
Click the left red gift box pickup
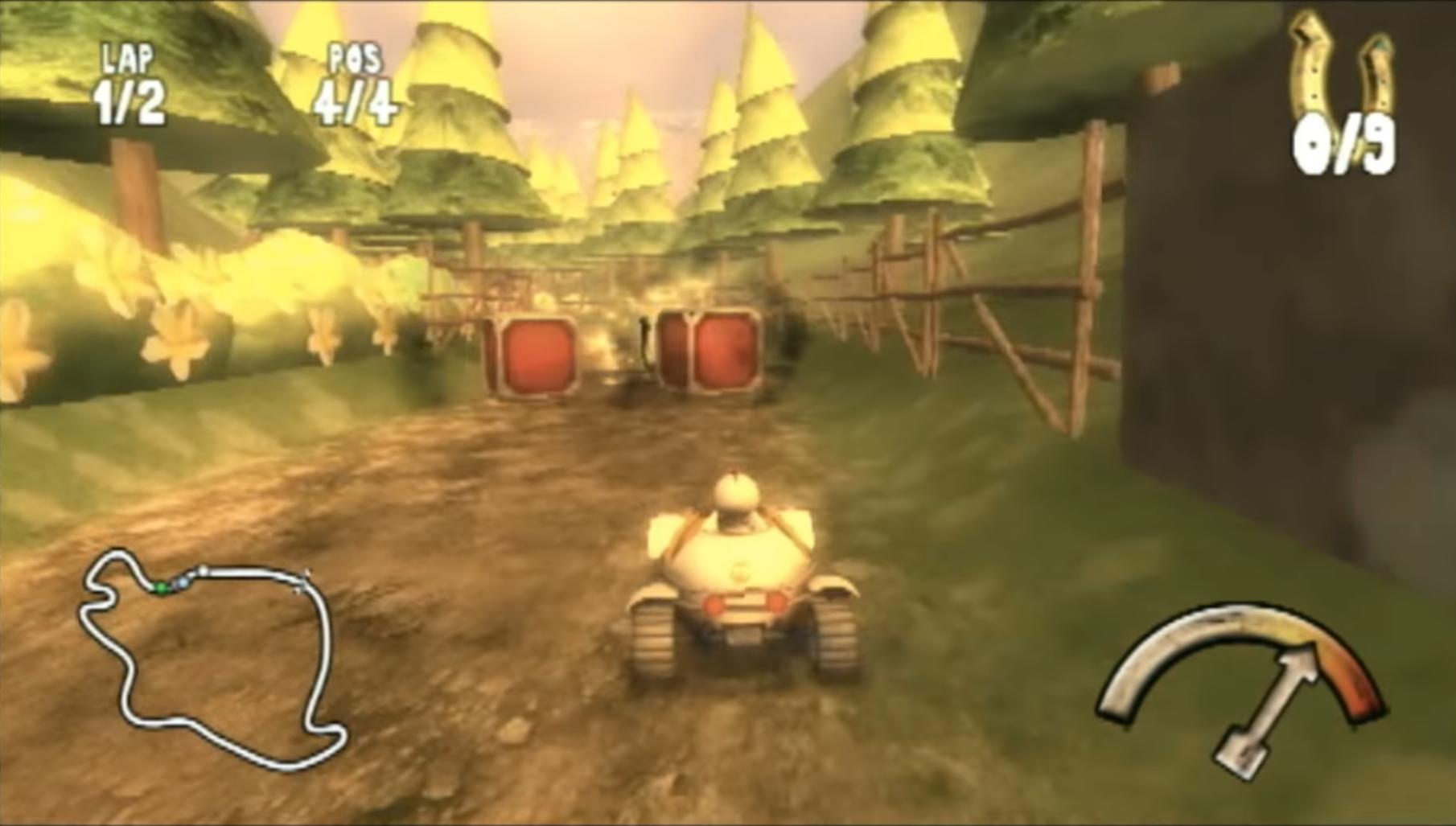pos(537,354)
